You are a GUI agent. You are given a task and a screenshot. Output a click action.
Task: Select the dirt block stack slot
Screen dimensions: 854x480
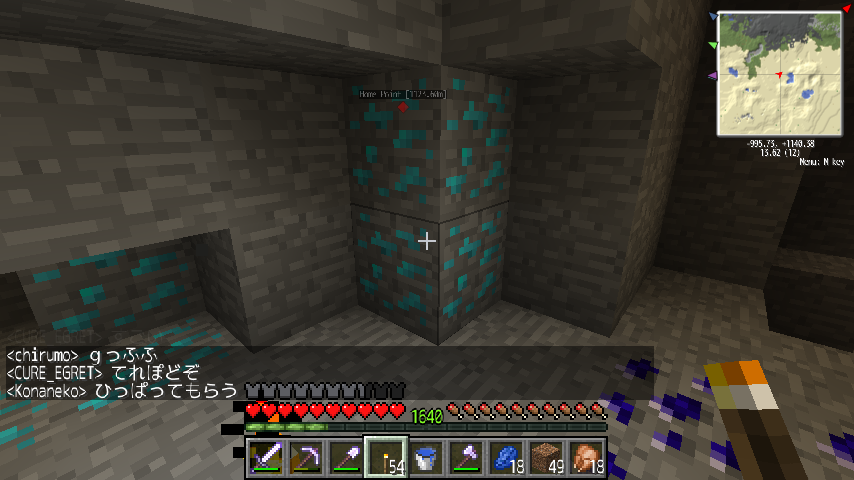(546, 459)
